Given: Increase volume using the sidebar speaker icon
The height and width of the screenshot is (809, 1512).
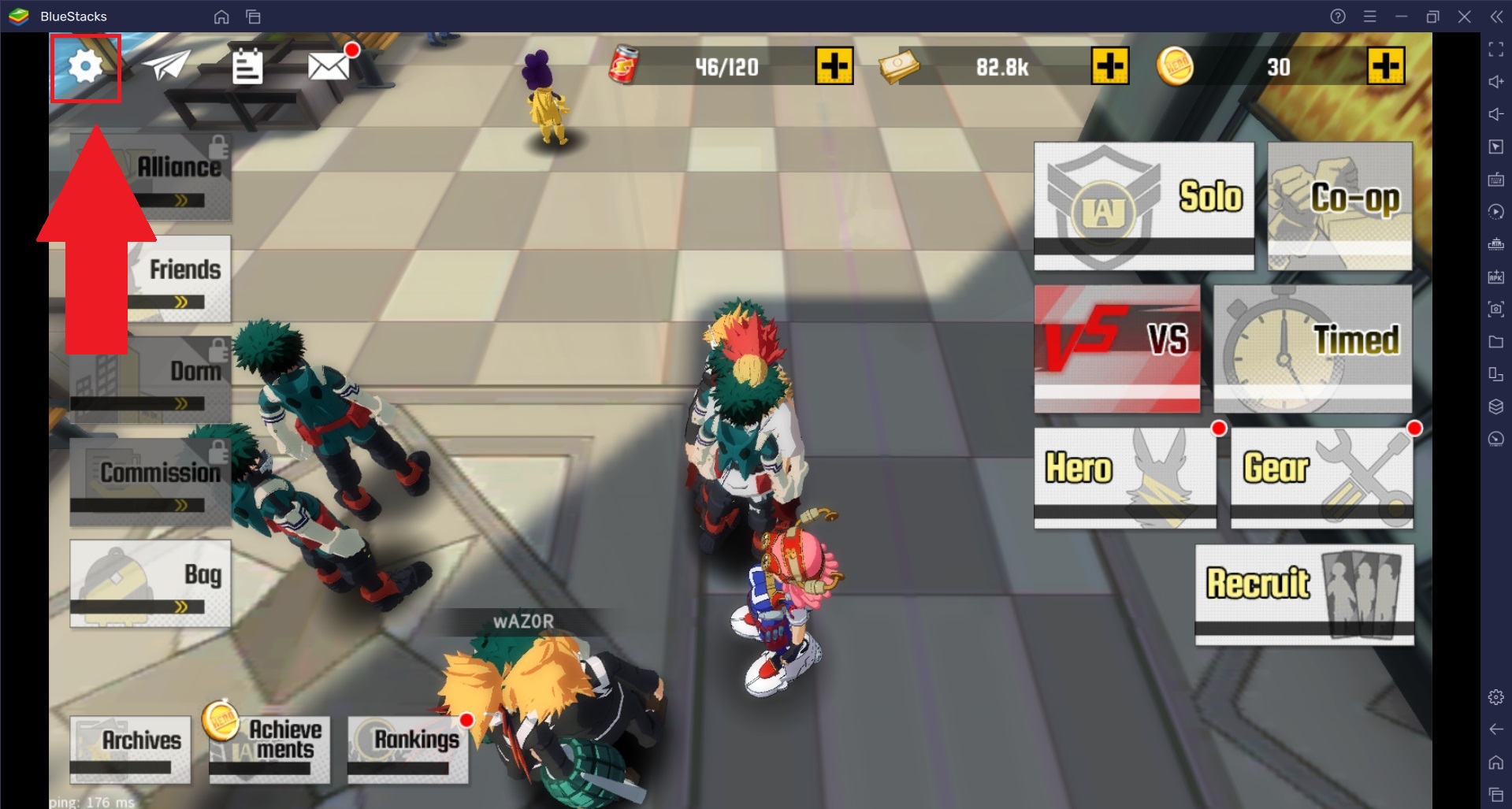Looking at the screenshot, I should tap(1495, 81).
